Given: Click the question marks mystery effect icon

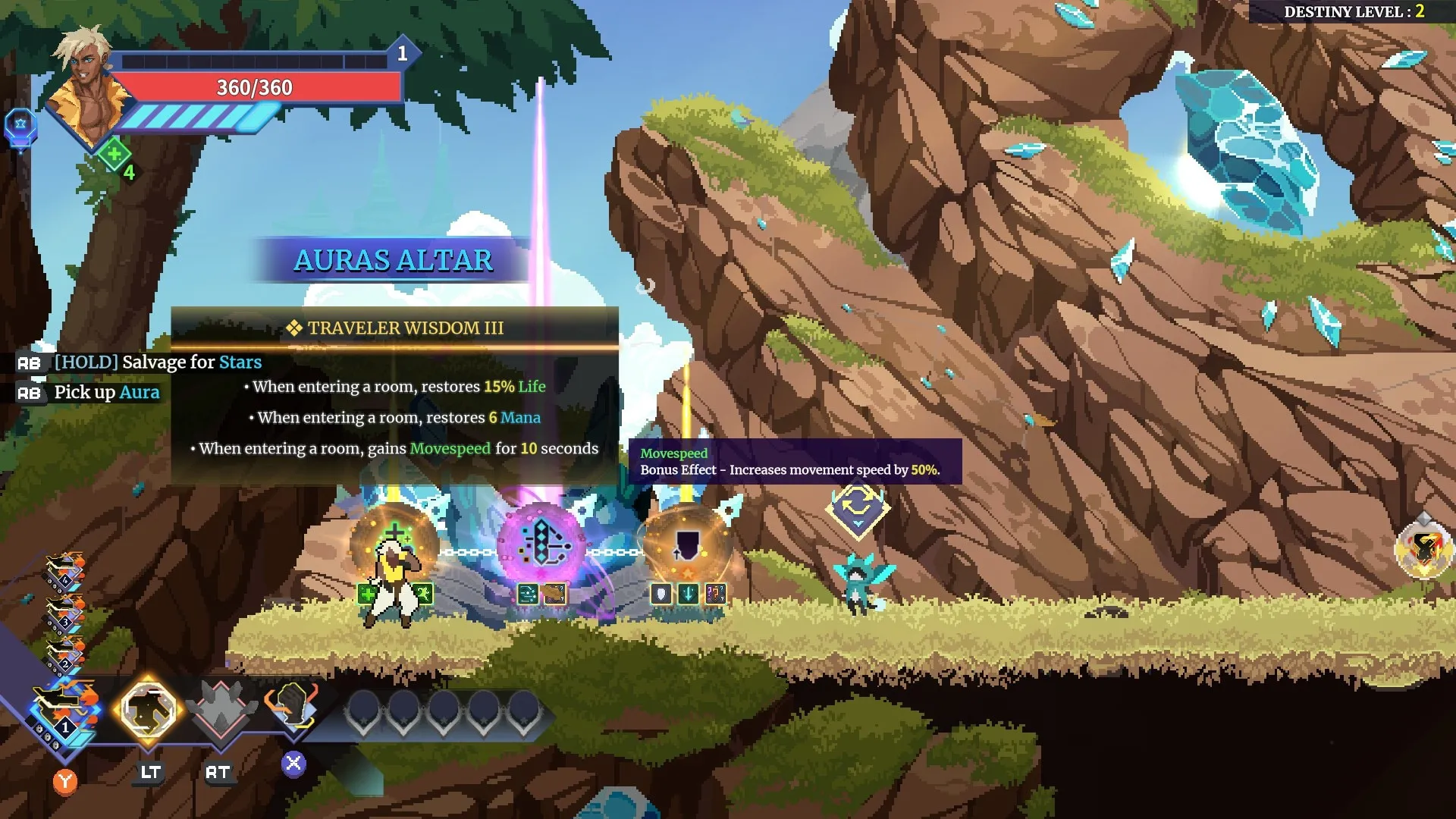Looking at the screenshot, I should coord(715,594).
